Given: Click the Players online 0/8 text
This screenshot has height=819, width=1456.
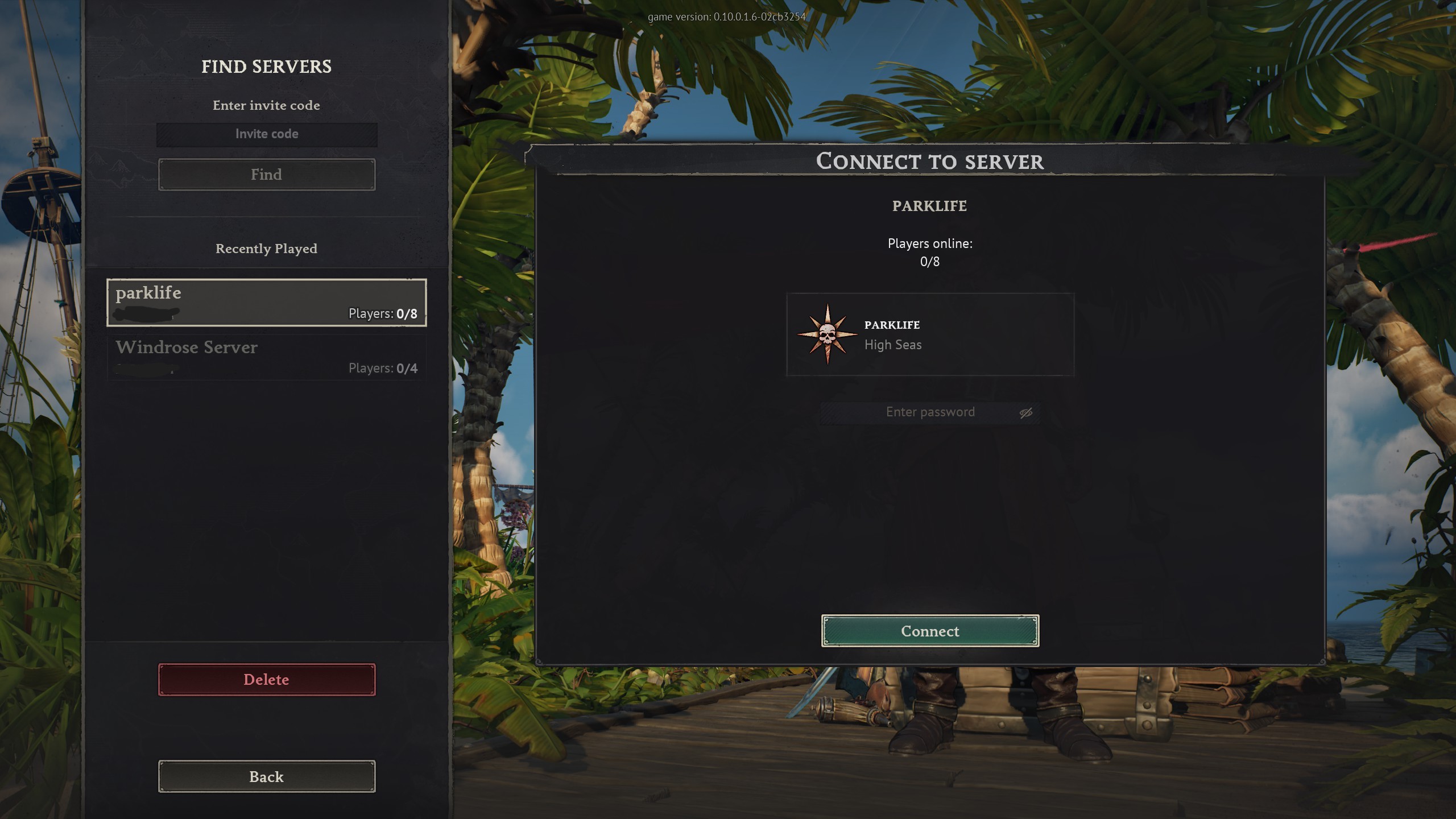Looking at the screenshot, I should (x=930, y=252).
